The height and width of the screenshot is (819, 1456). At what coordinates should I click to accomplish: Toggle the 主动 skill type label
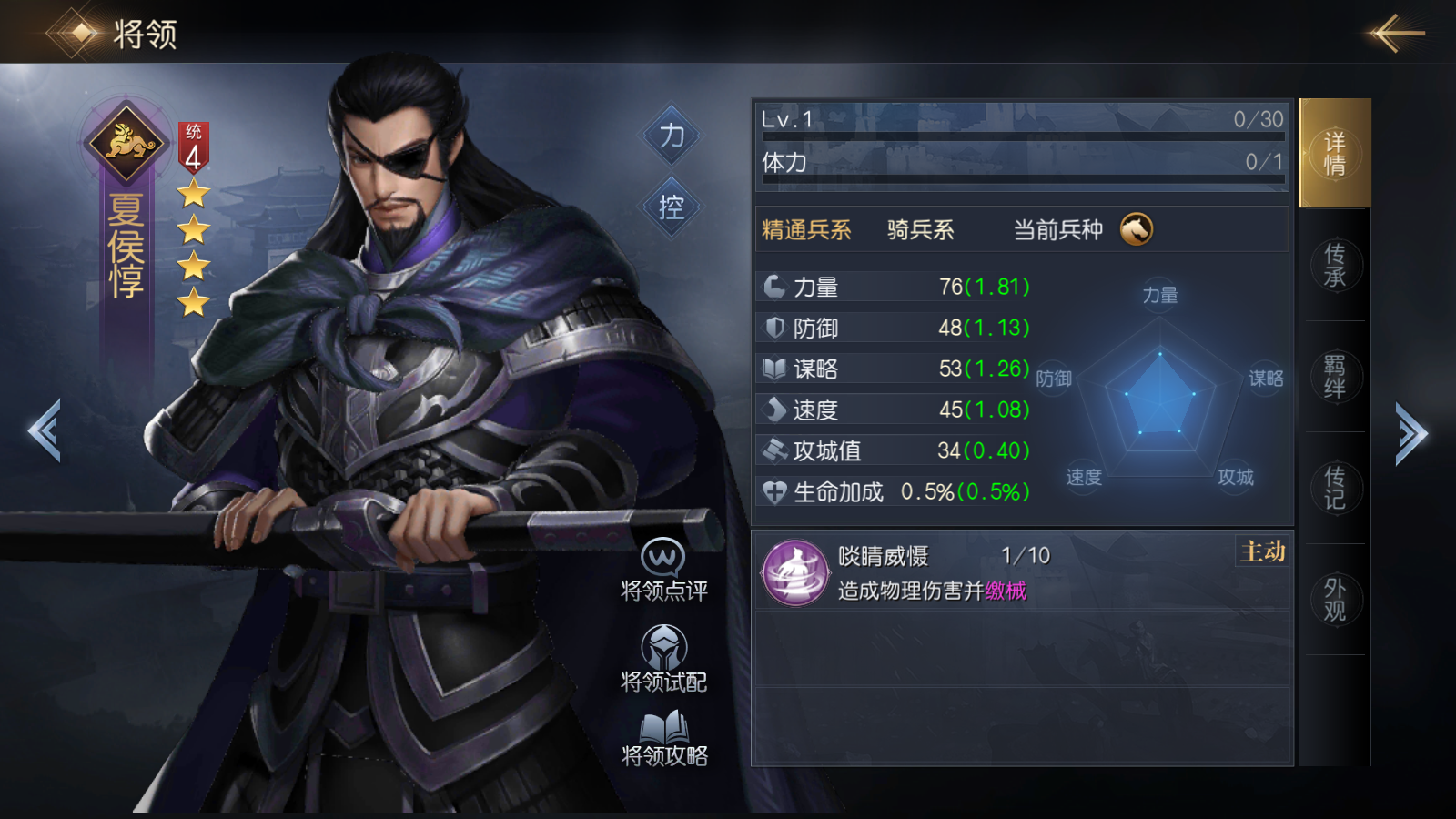[1260, 551]
